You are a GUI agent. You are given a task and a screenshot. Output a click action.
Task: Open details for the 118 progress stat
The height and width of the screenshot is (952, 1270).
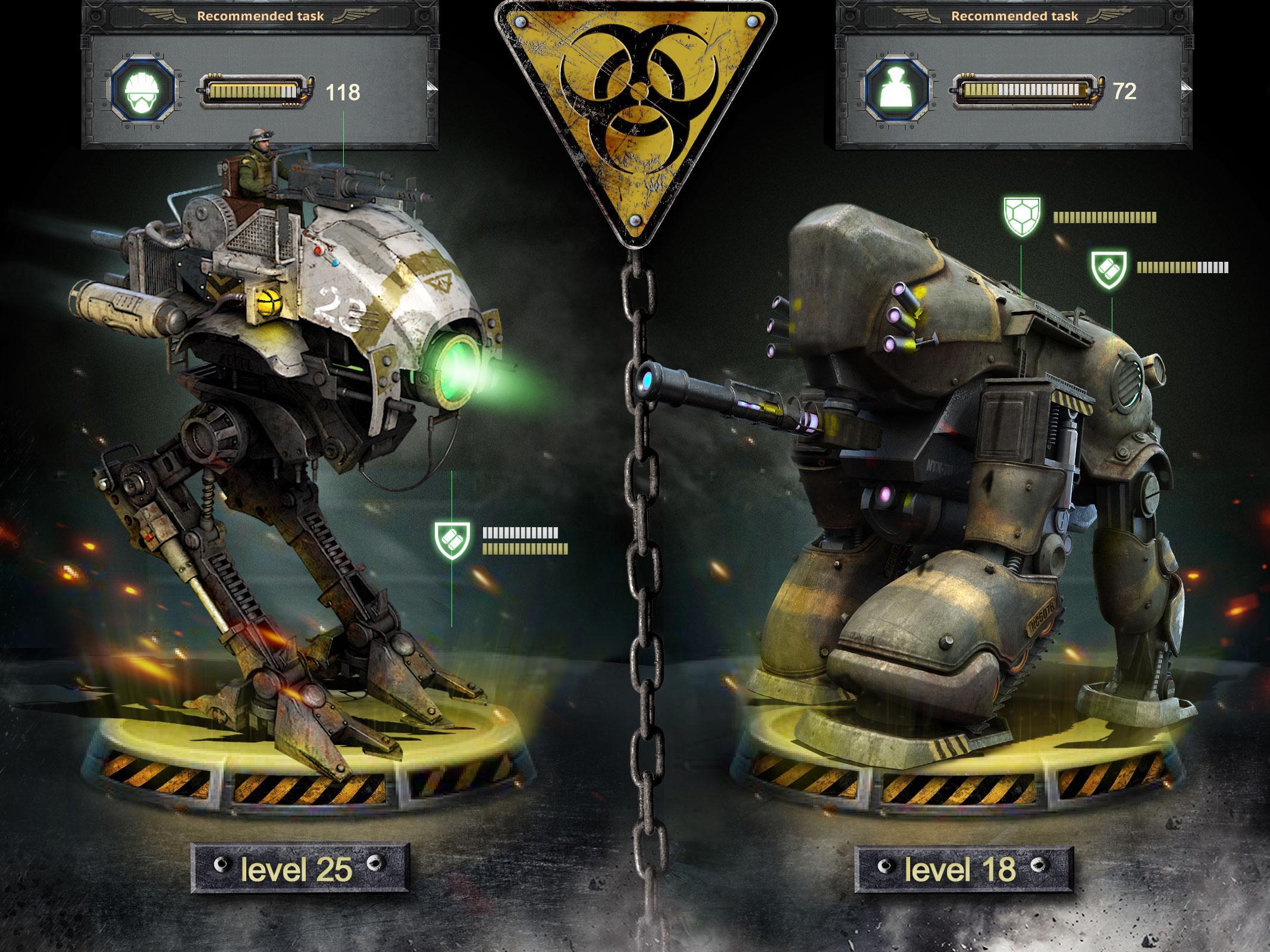342,90
